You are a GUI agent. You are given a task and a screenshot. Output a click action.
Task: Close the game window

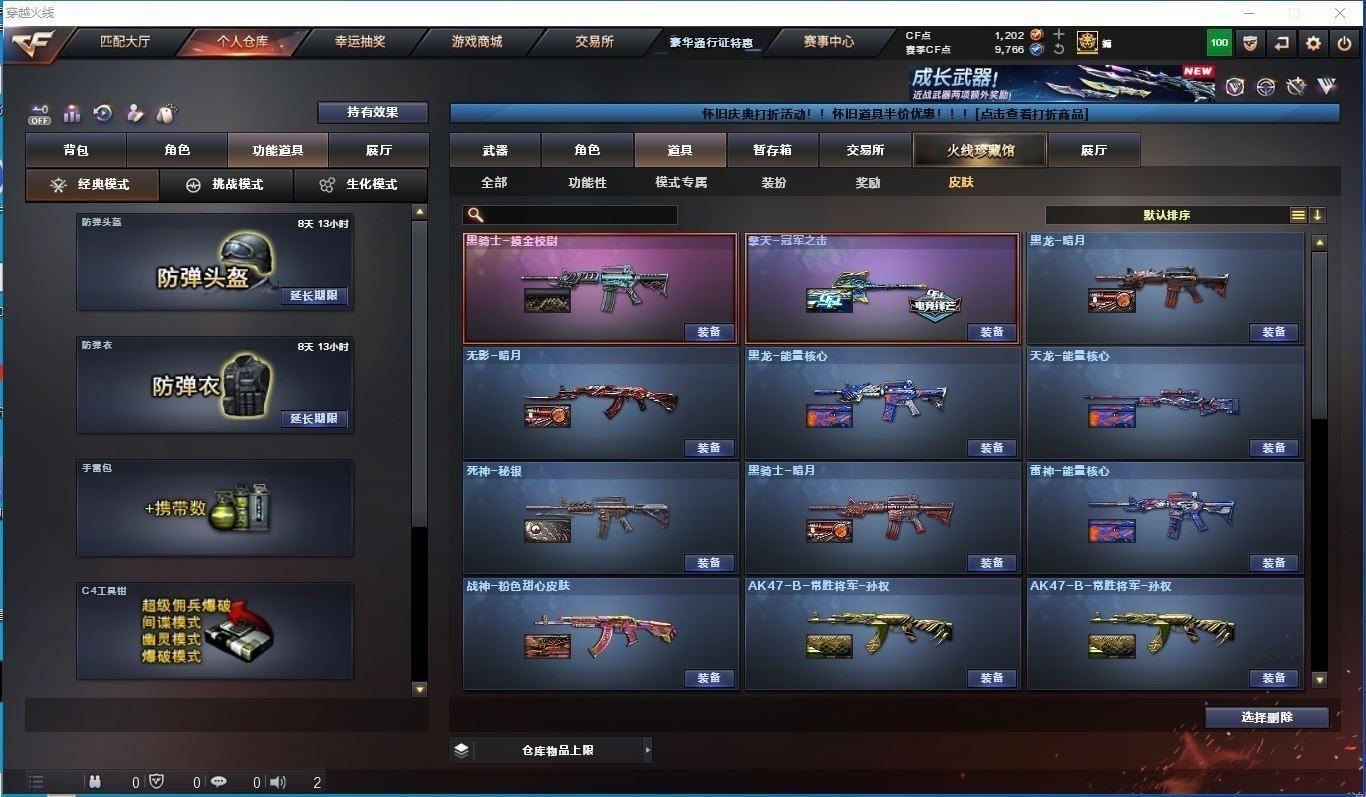1340,13
